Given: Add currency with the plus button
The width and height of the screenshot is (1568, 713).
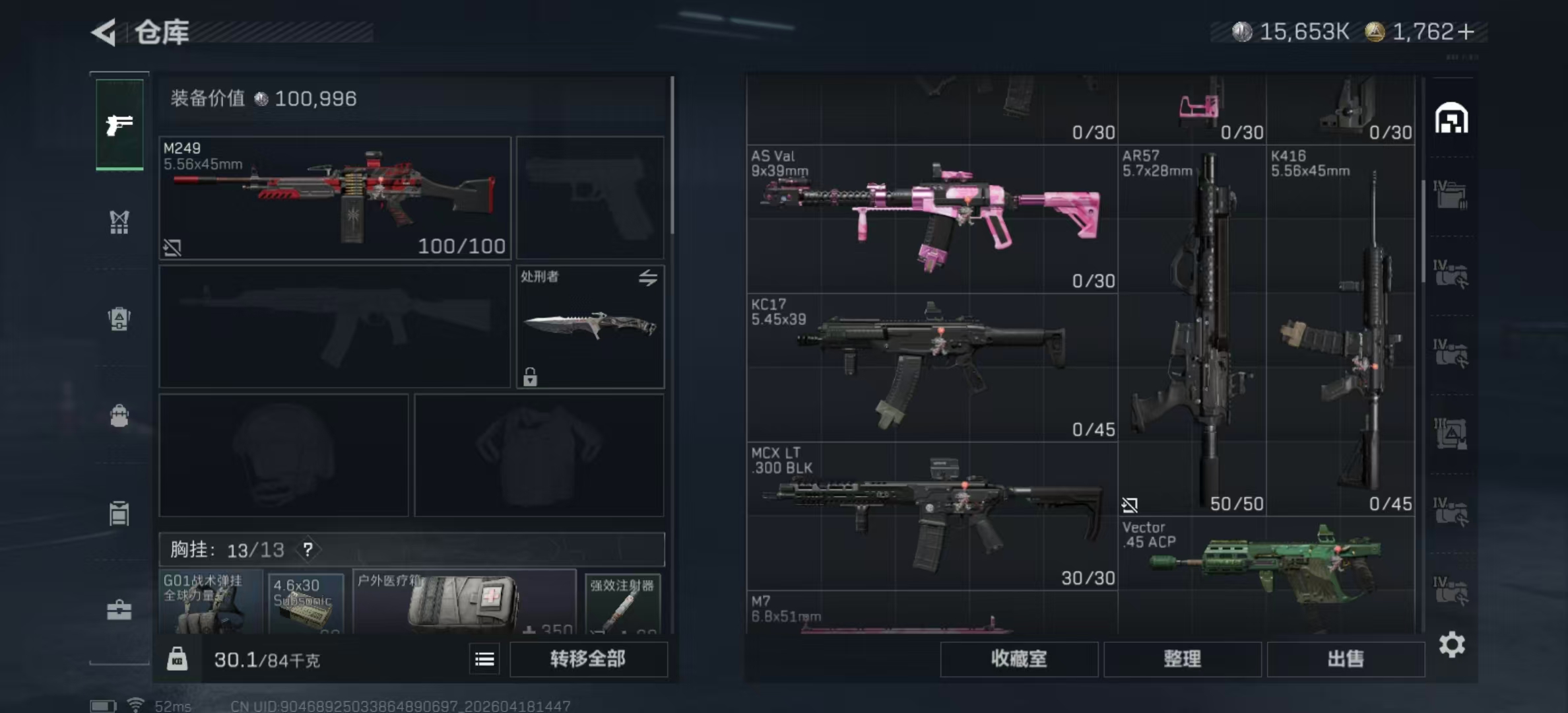Looking at the screenshot, I should (1466, 32).
